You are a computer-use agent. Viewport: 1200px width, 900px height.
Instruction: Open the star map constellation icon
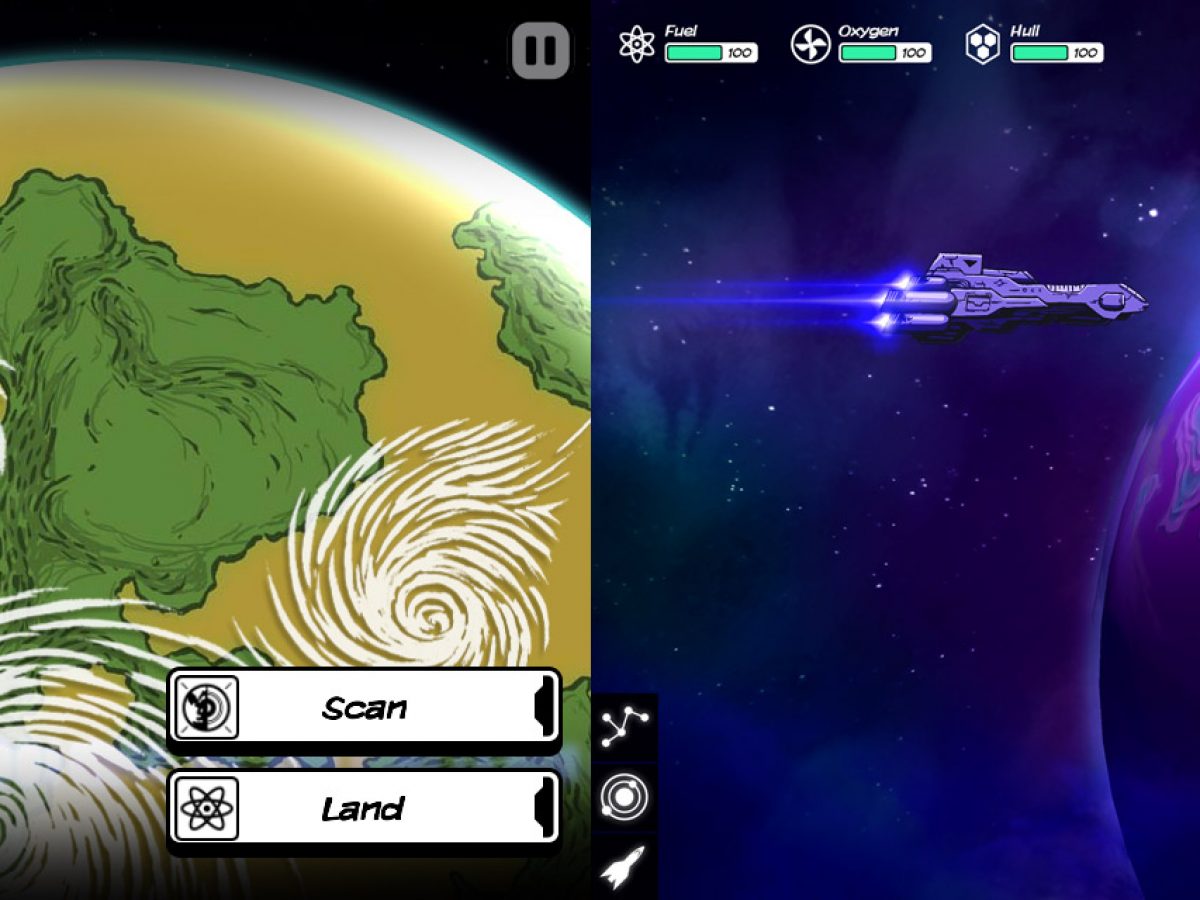coord(625,728)
